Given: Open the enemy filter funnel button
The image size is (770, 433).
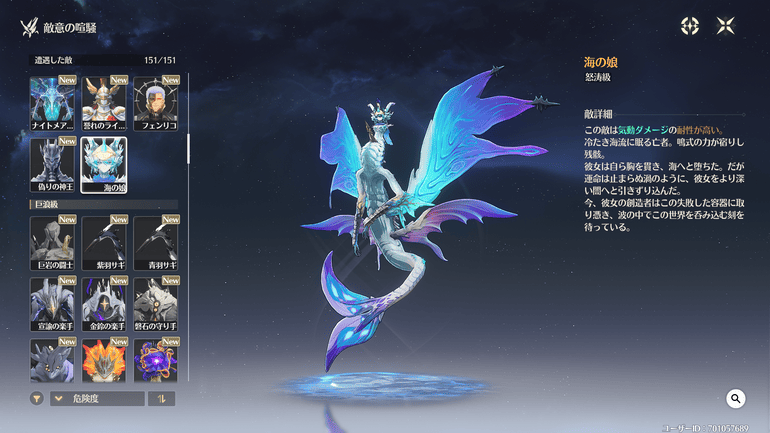Looking at the screenshot, I should 37,399.
